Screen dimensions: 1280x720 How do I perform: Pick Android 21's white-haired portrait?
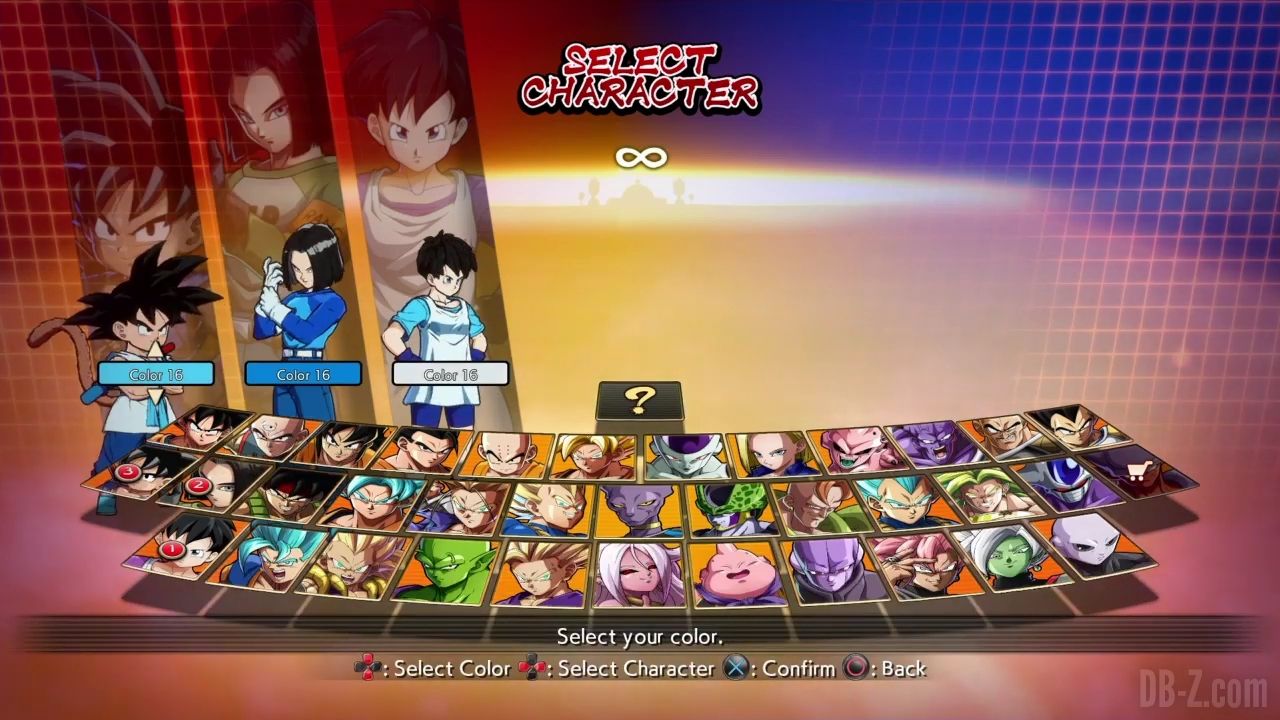point(640,575)
